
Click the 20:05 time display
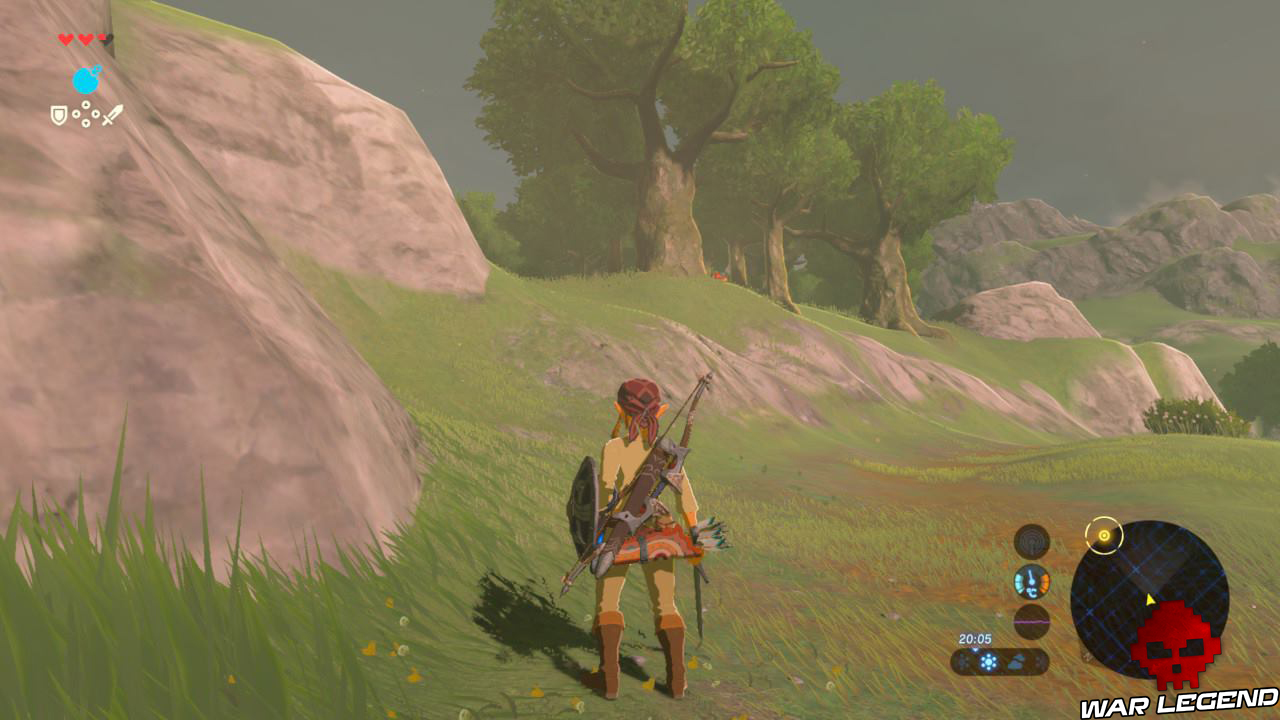pyautogui.click(x=976, y=637)
